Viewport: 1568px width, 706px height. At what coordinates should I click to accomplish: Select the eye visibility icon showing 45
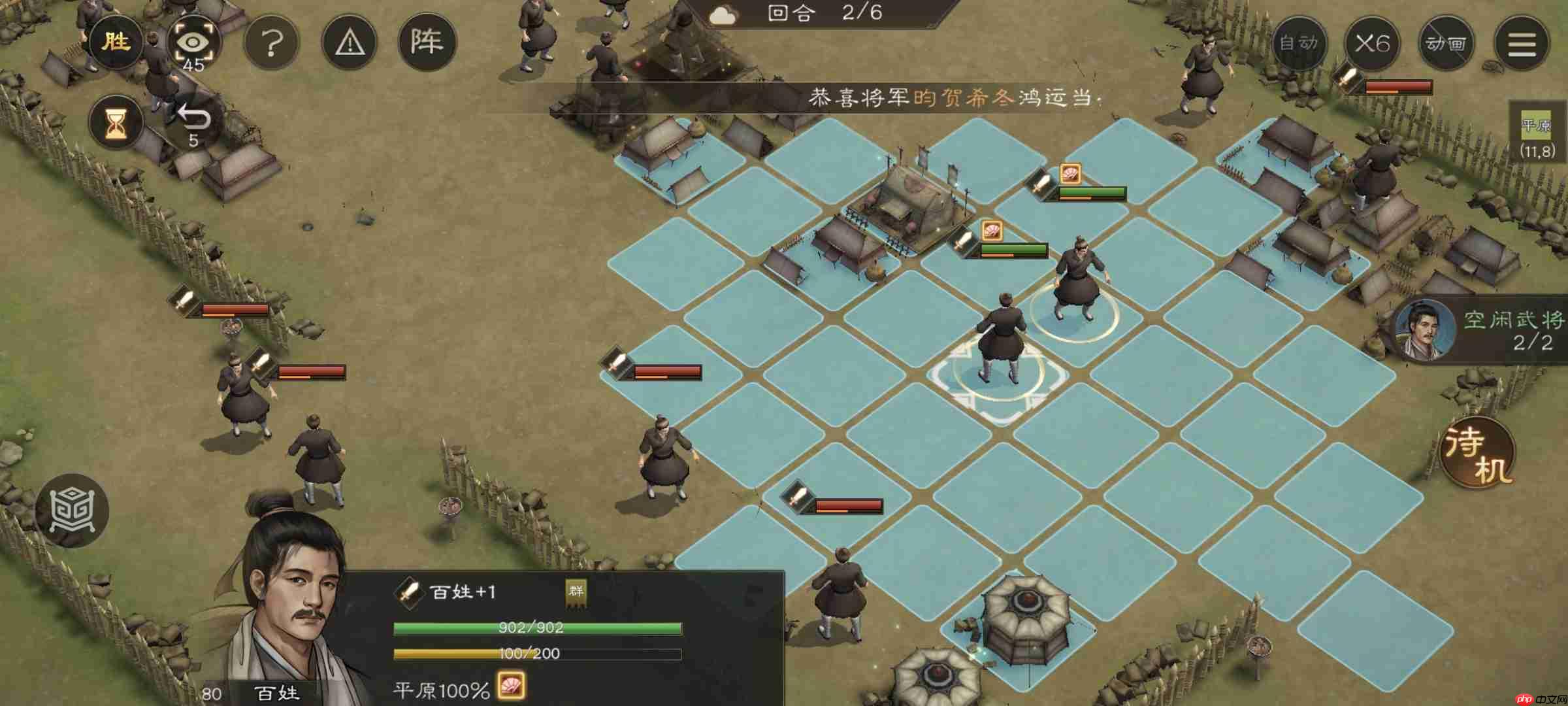tap(193, 43)
